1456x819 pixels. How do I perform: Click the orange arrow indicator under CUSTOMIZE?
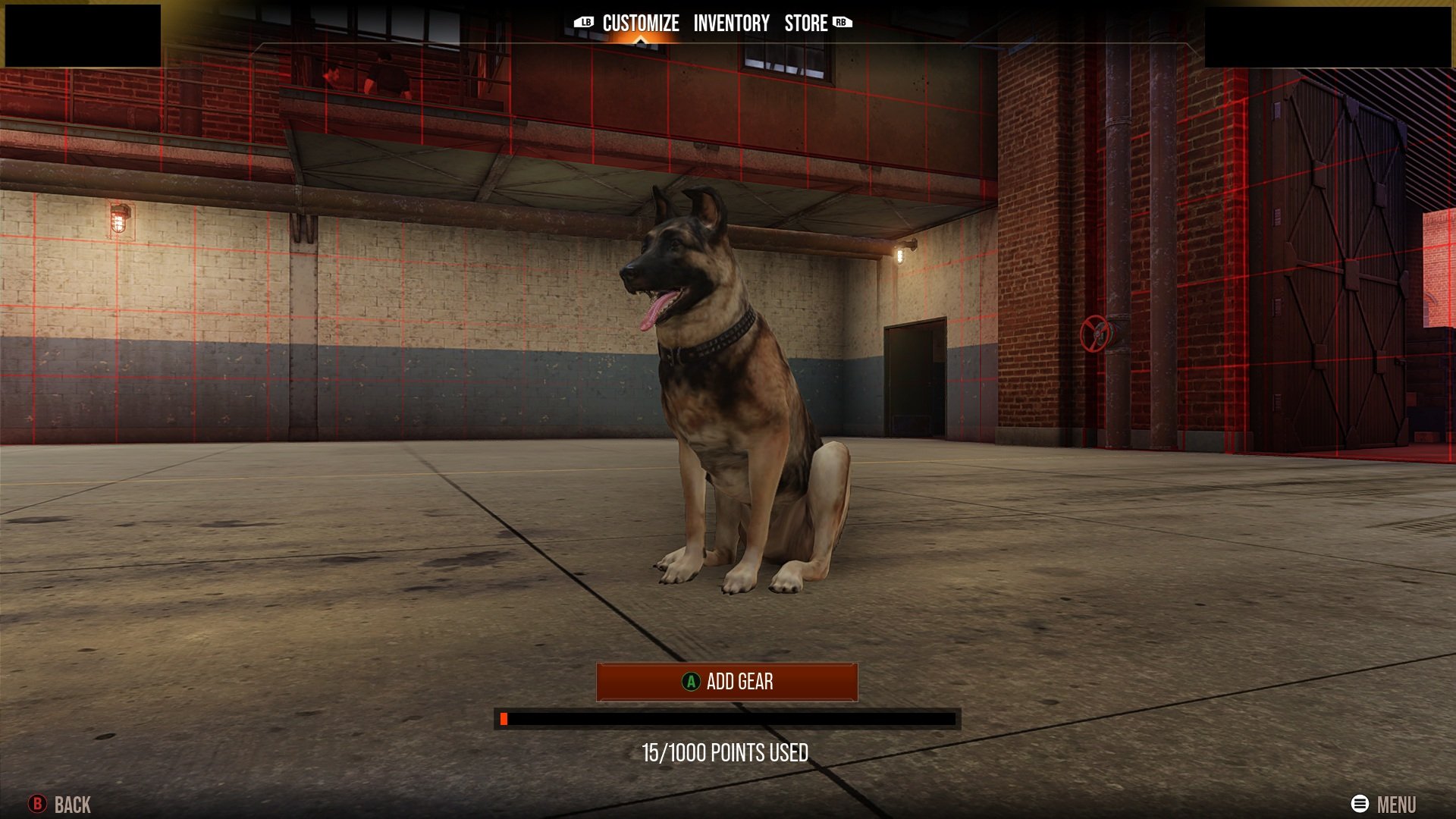coord(639,39)
